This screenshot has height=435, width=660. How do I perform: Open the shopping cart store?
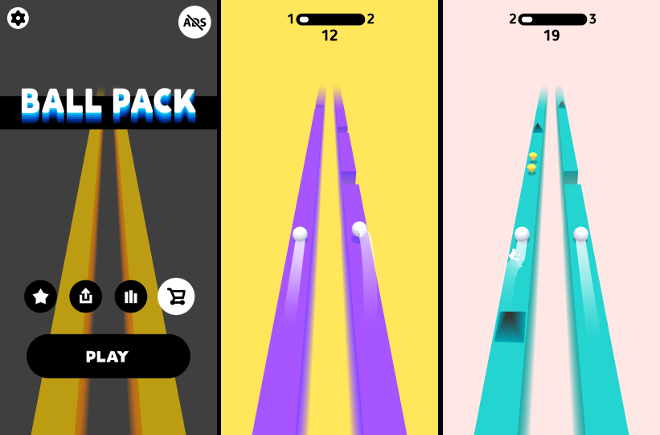tap(176, 296)
